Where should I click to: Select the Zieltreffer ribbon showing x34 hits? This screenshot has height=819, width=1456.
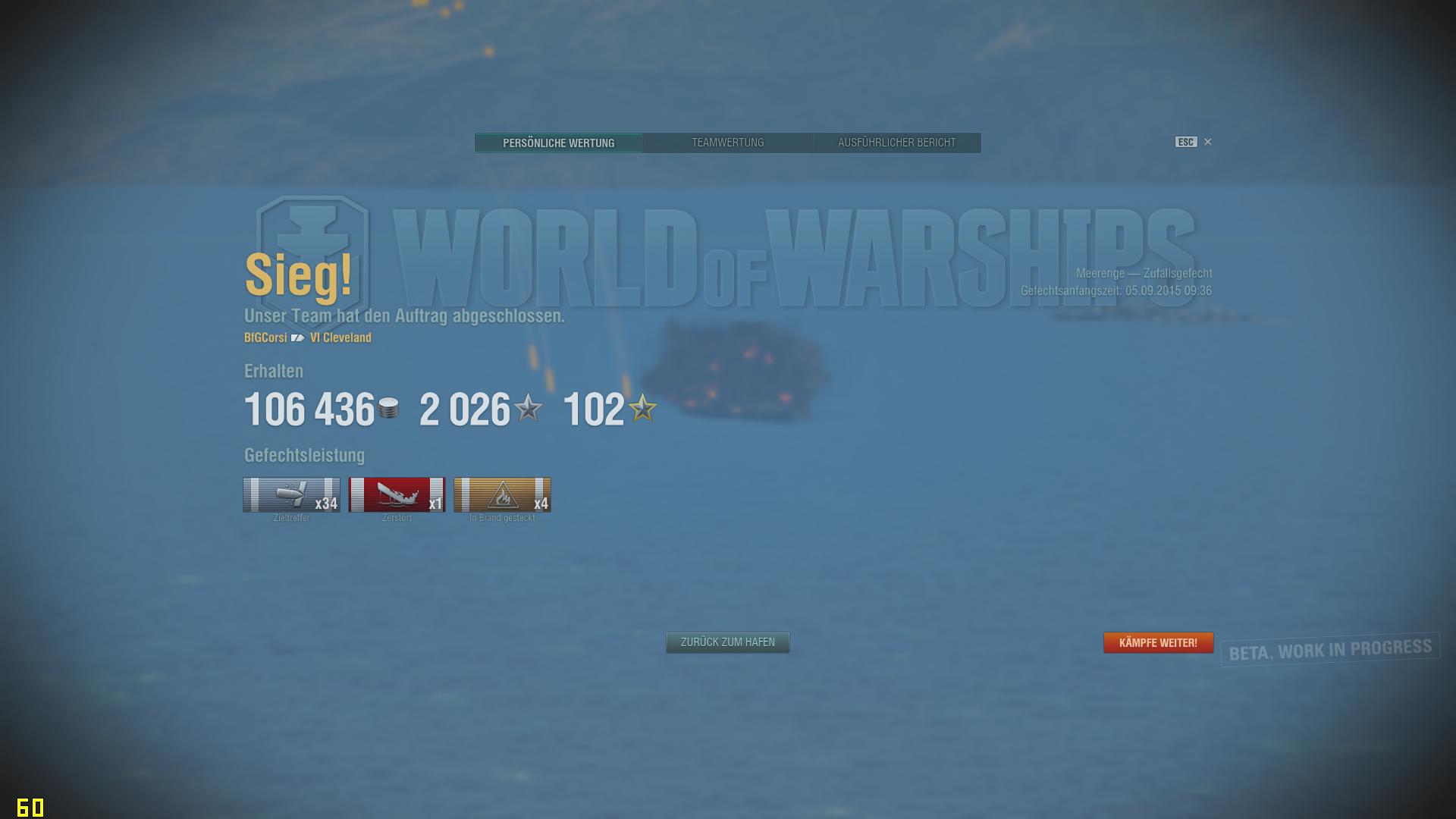(292, 495)
